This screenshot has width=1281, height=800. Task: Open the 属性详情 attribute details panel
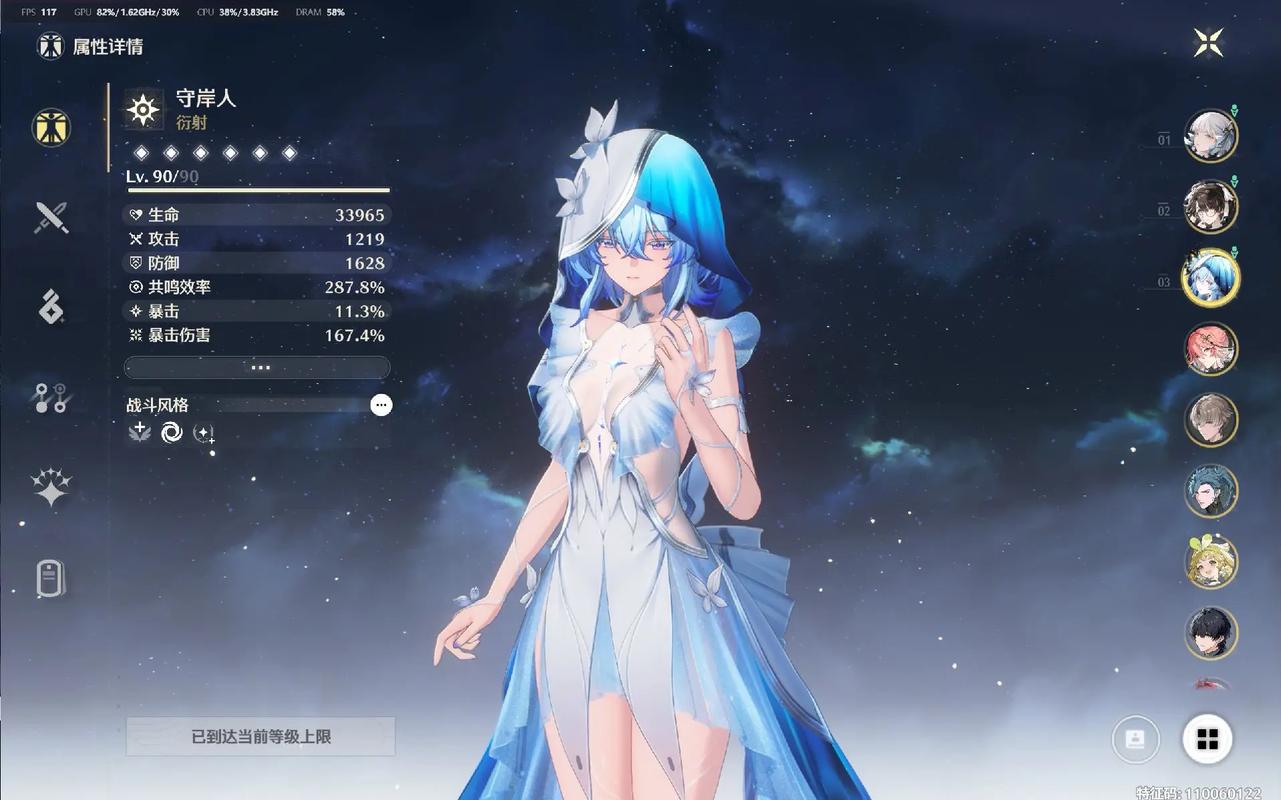51,129
